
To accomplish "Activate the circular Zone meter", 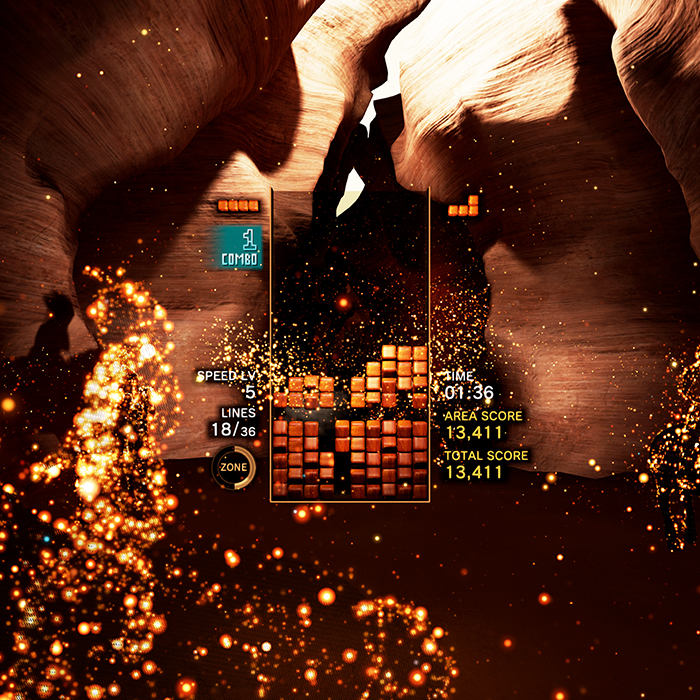I will (234, 467).
